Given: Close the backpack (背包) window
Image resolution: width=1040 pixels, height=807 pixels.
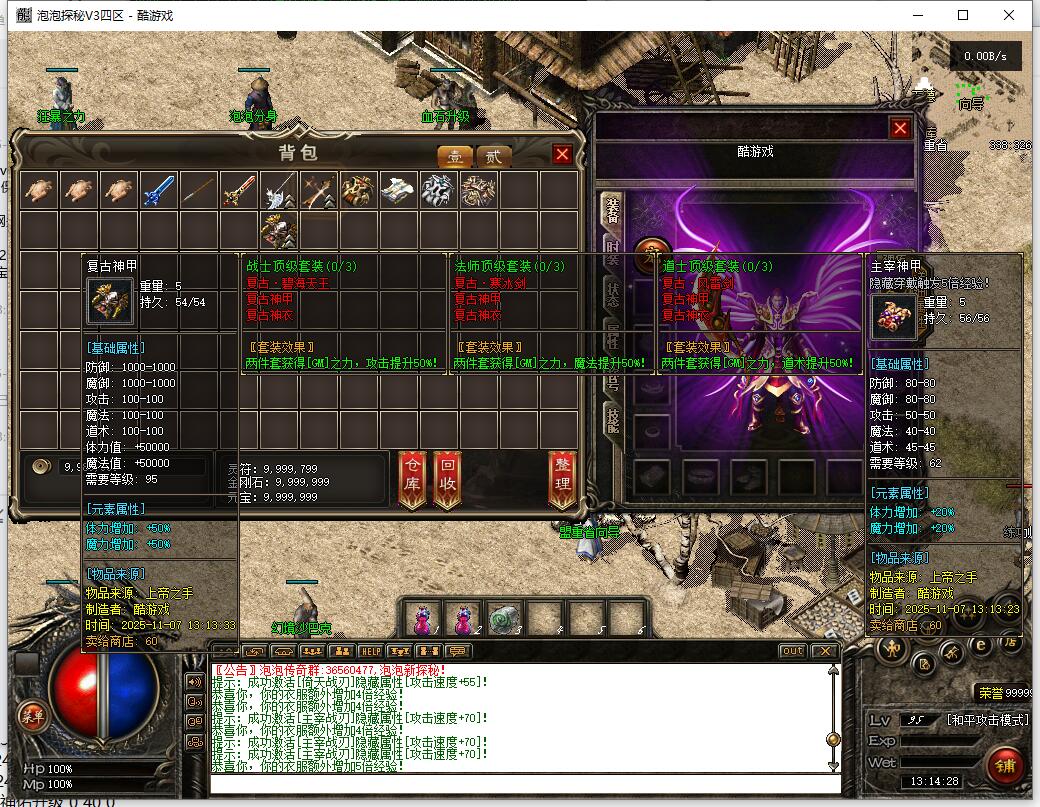Looking at the screenshot, I should tap(562, 154).
